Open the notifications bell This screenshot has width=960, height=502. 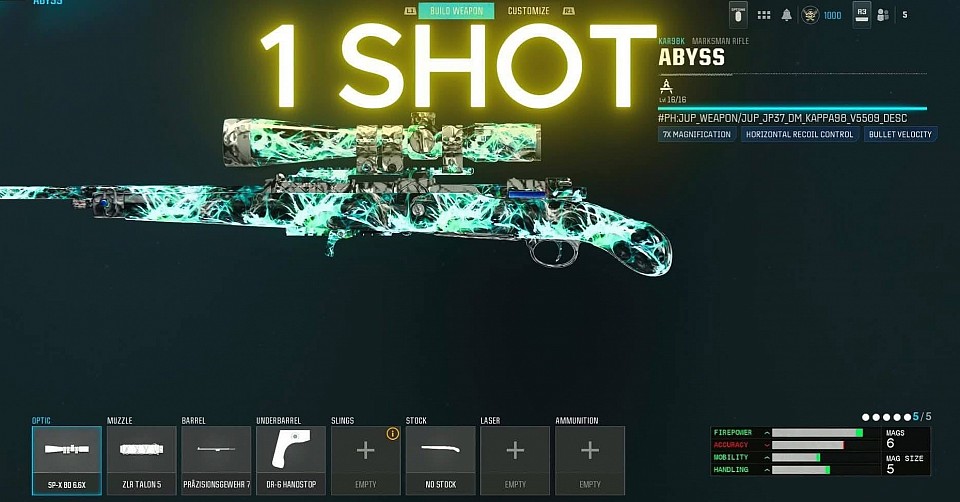point(787,15)
